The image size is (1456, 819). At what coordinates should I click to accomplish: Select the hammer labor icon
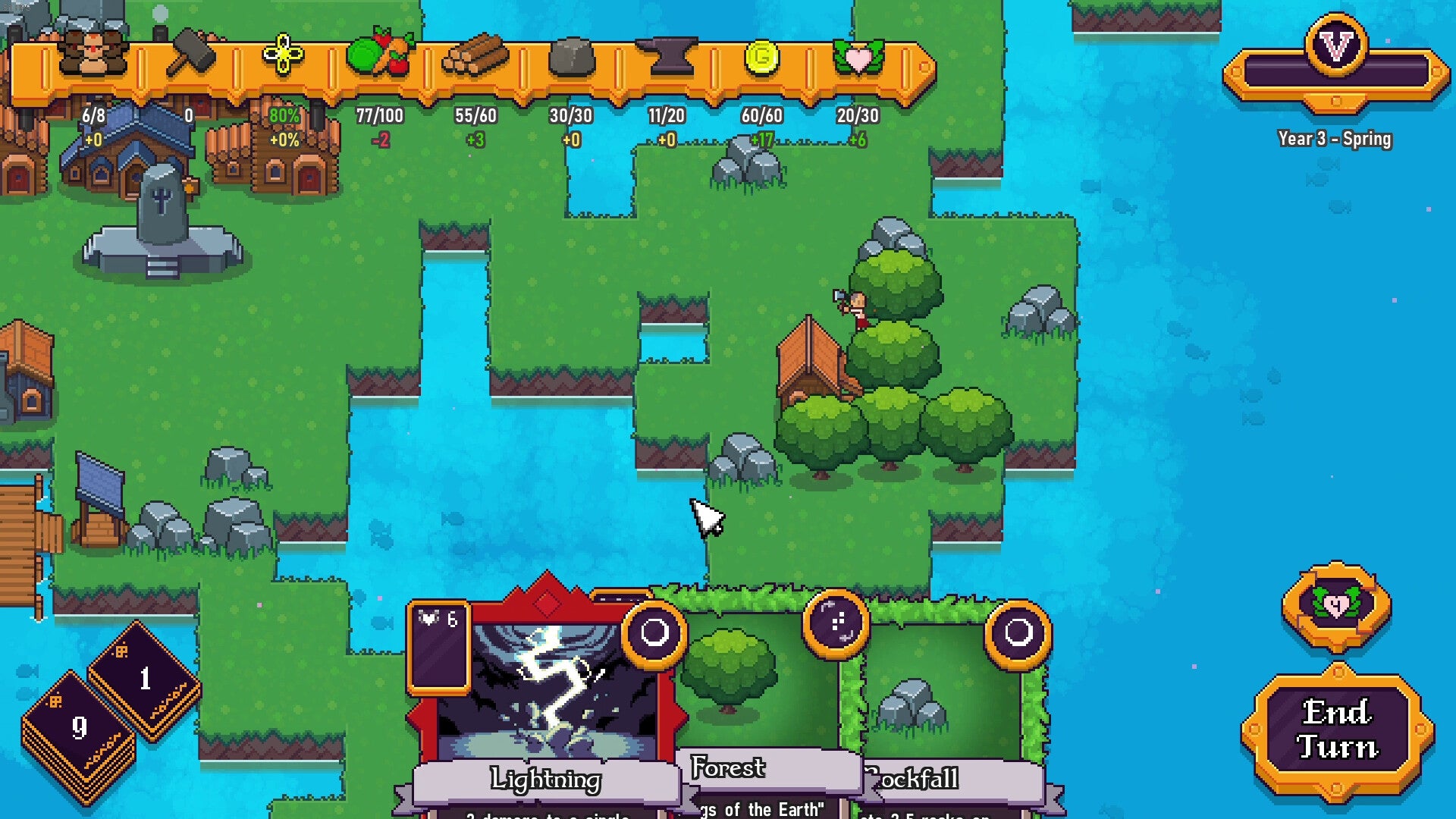click(x=191, y=53)
